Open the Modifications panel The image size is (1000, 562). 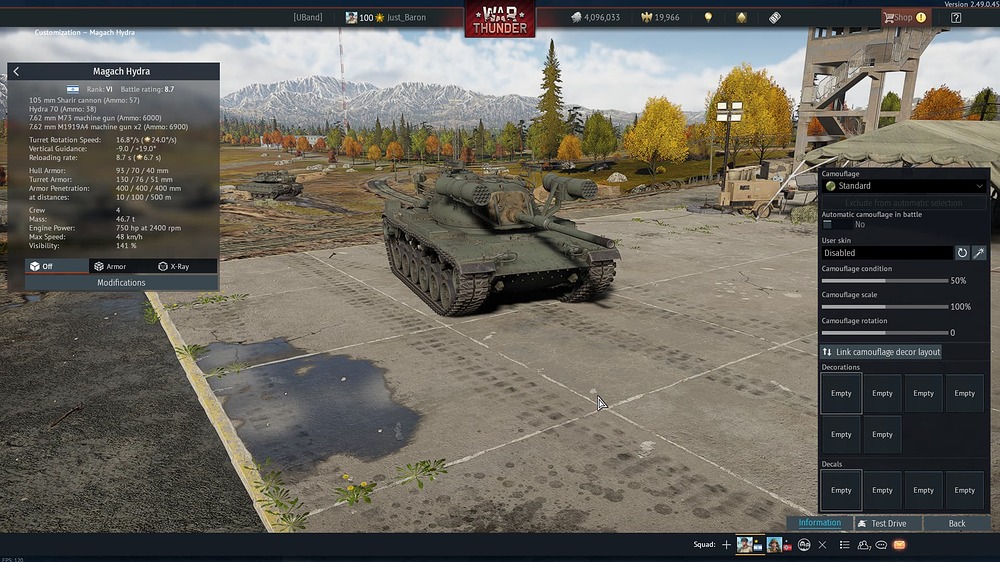coord(121,283)
